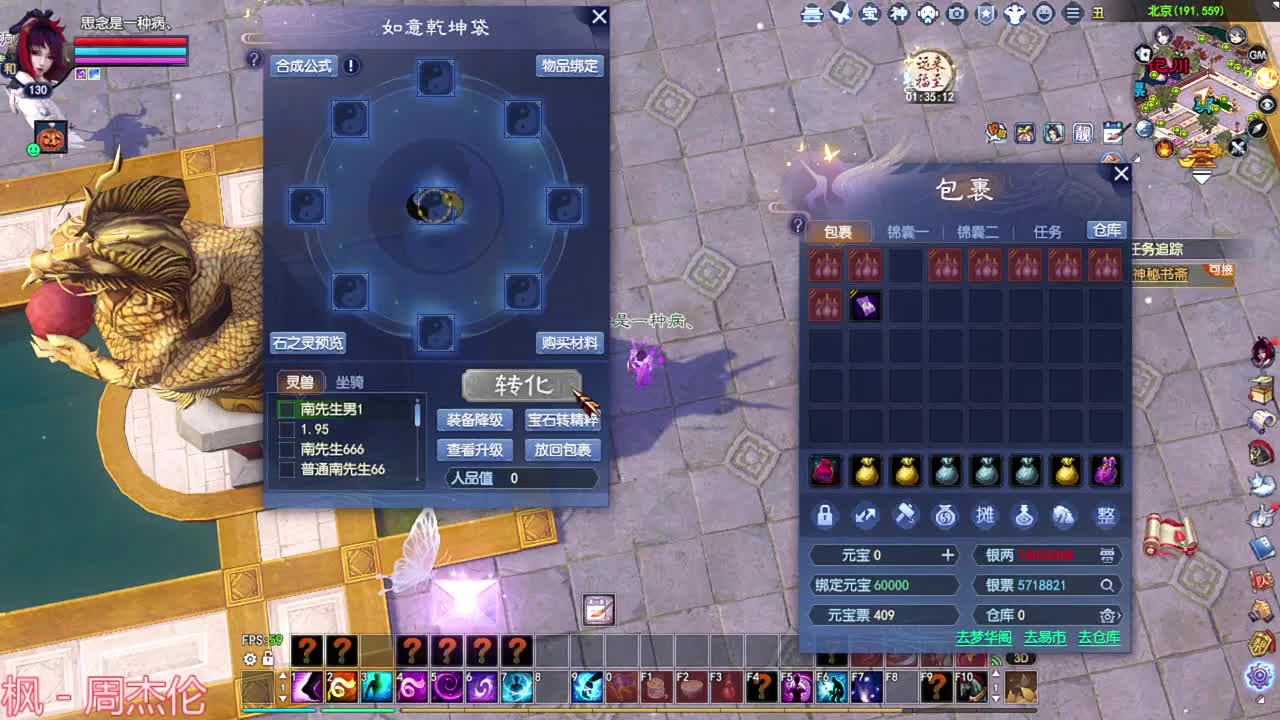1280x720 pixels.
Task: Click the 宝 icon on the top bar
Action: click(x=870, y=13)
